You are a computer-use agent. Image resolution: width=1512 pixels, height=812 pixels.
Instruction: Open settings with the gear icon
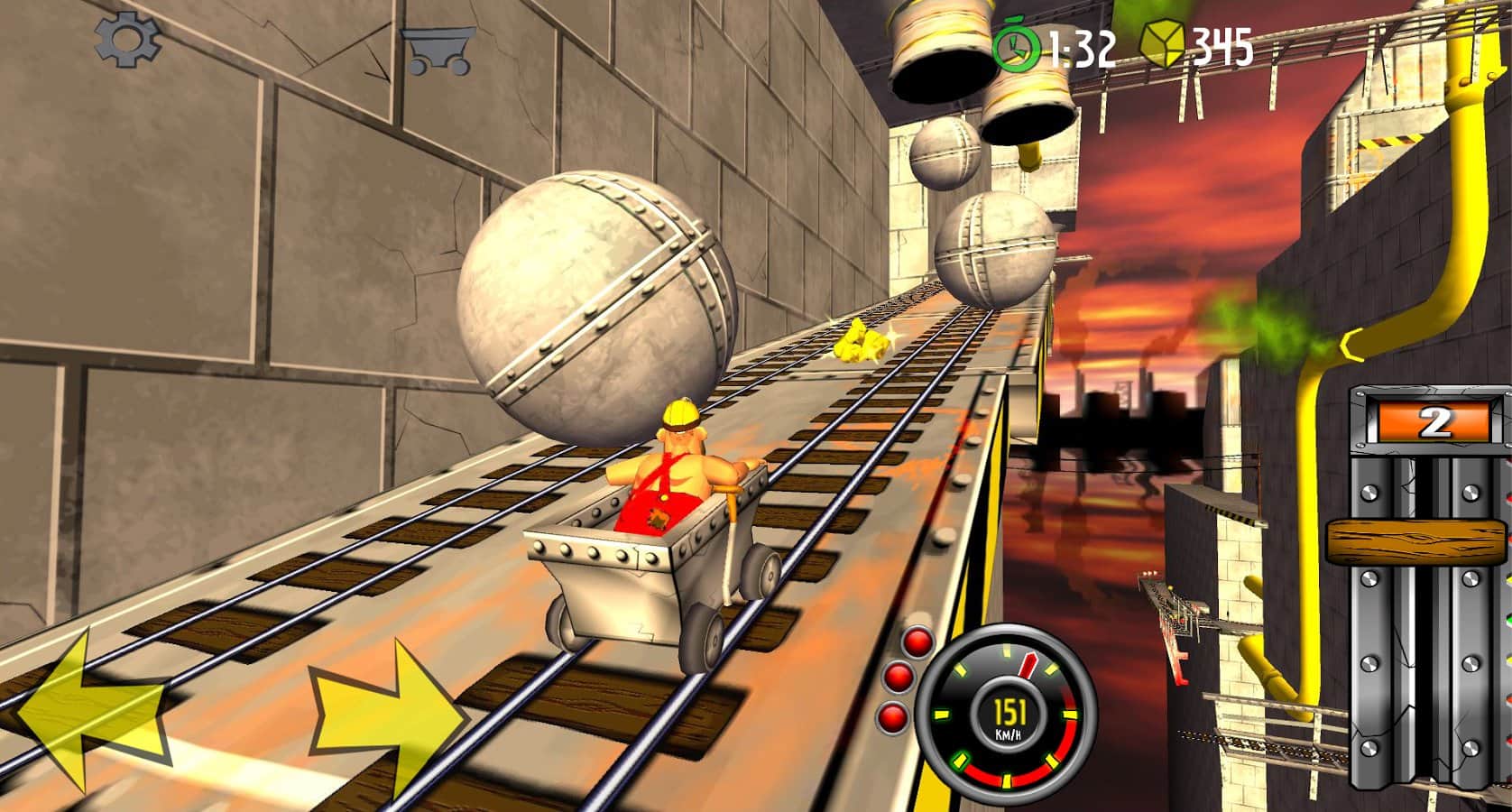pos(127,41)
